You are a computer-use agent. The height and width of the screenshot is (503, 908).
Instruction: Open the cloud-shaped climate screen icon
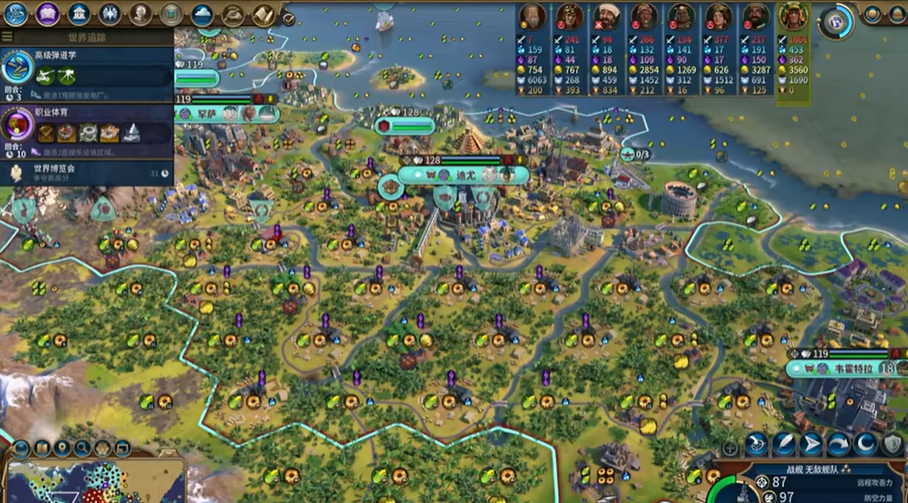click(x=202, y=14)
